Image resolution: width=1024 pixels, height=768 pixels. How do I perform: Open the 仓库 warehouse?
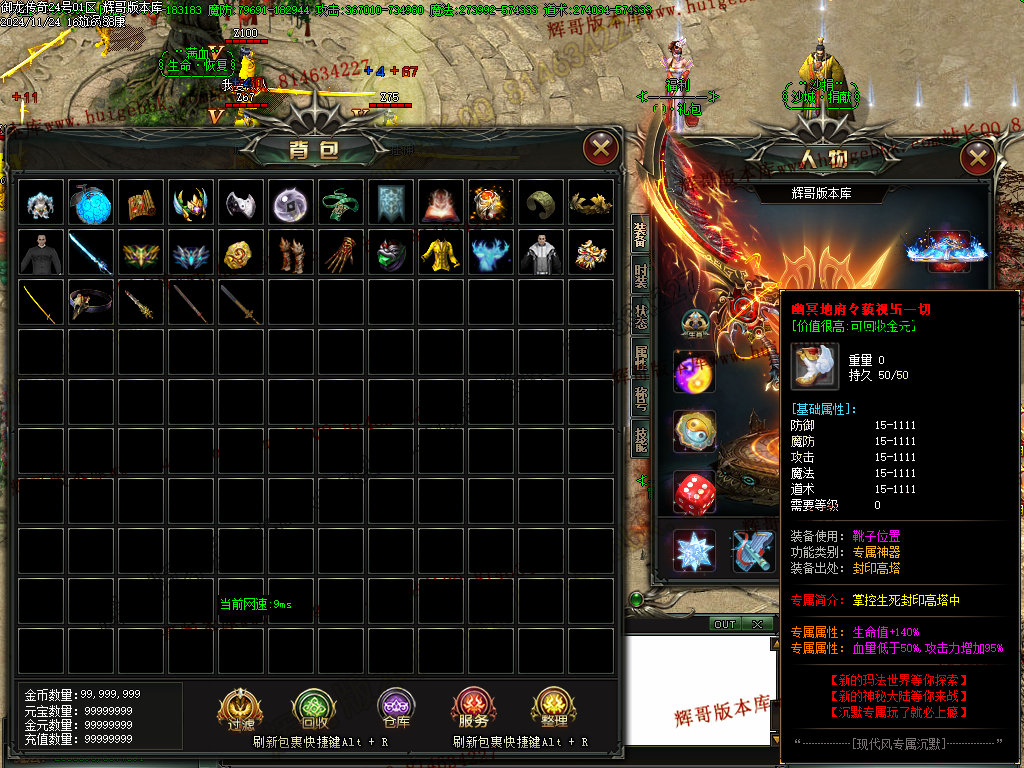point(396,709)
